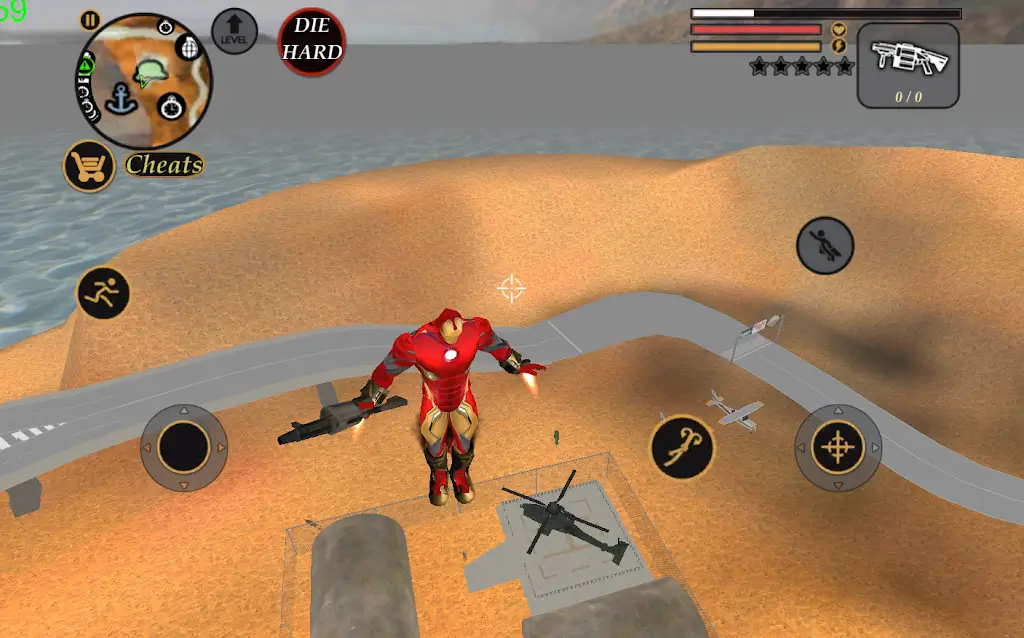Tap the flying figure flight button

[x=825, y=245]
